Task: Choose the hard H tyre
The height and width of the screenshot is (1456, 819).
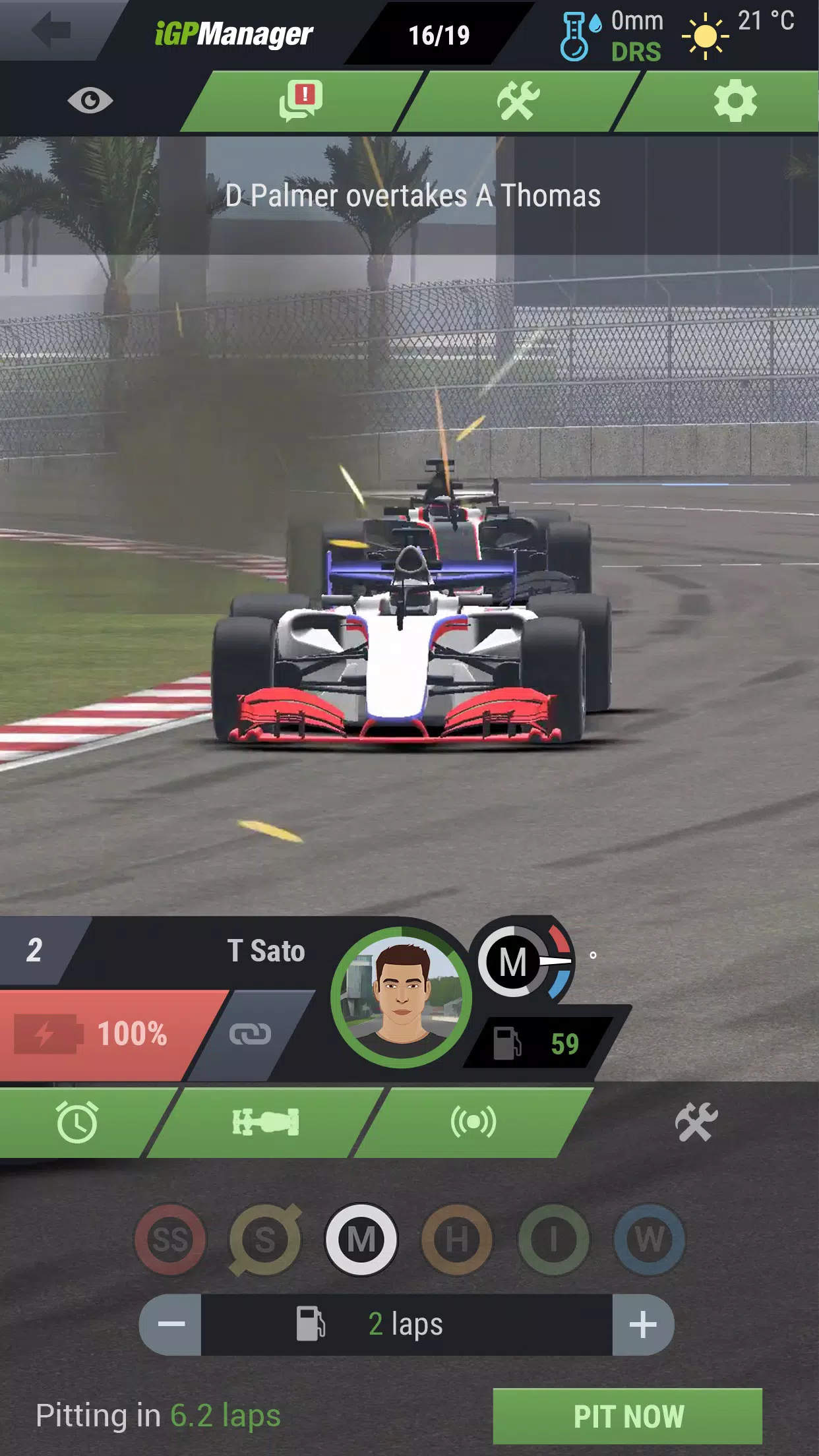Action: click(x=457, y=1240)
